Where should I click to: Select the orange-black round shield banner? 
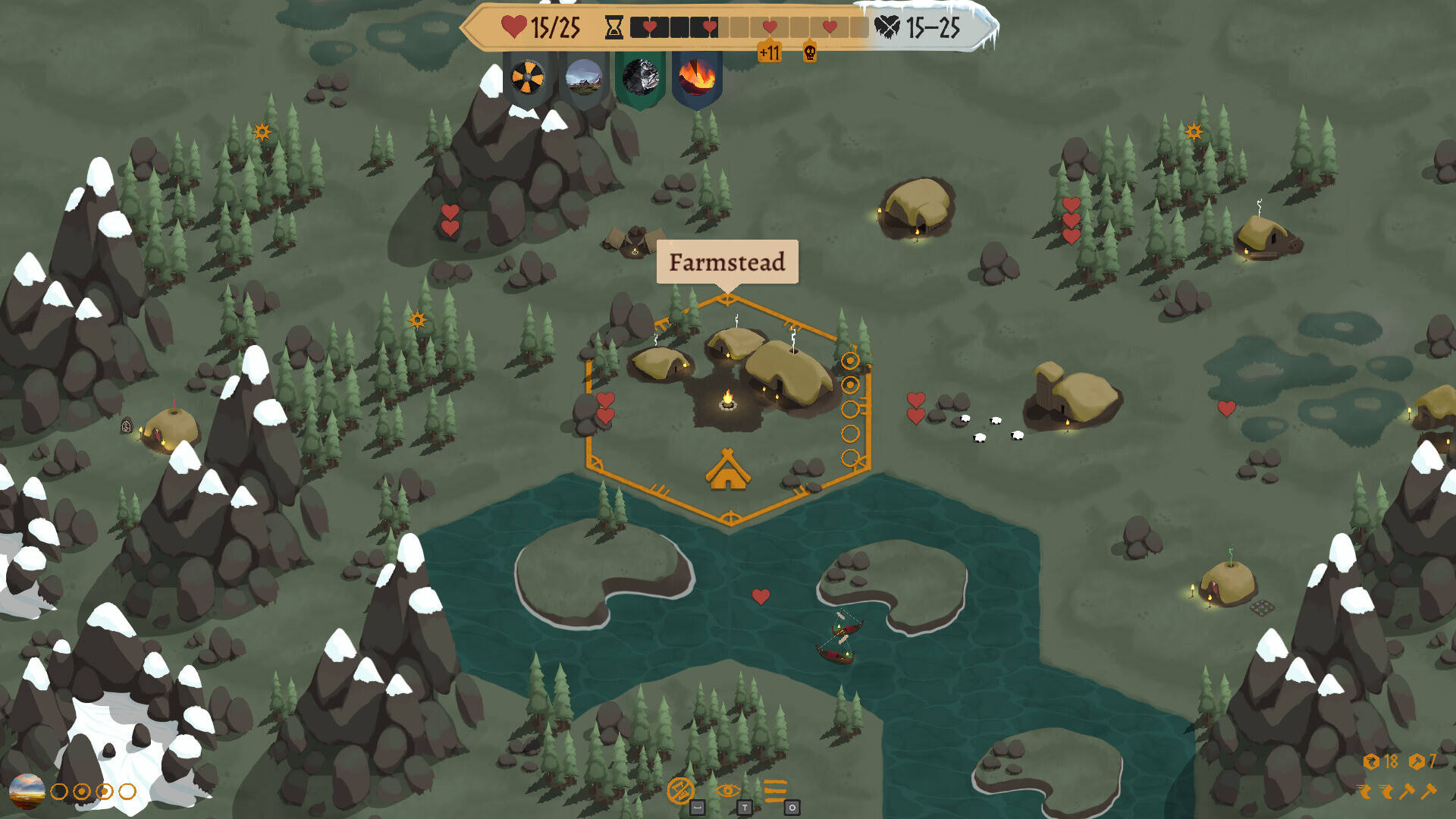pos(527,77)
